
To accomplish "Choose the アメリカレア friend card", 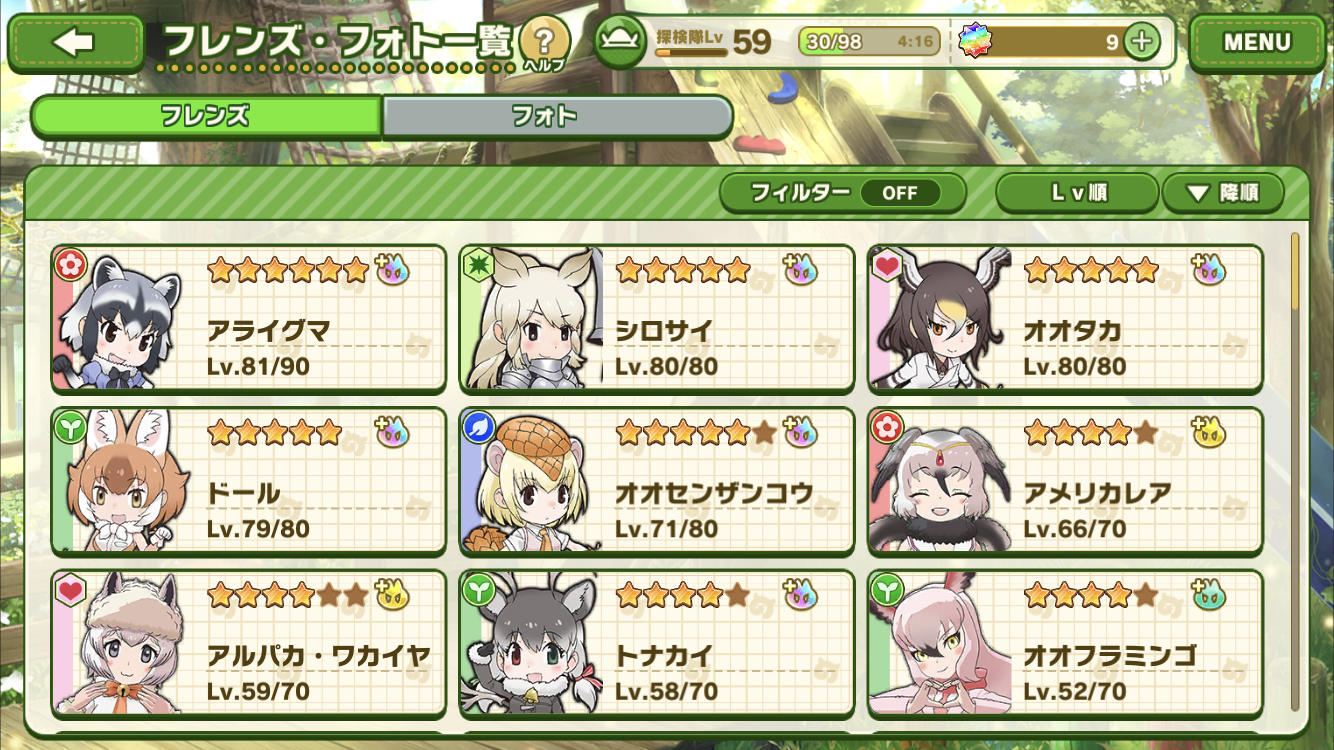I will 1065,481.
